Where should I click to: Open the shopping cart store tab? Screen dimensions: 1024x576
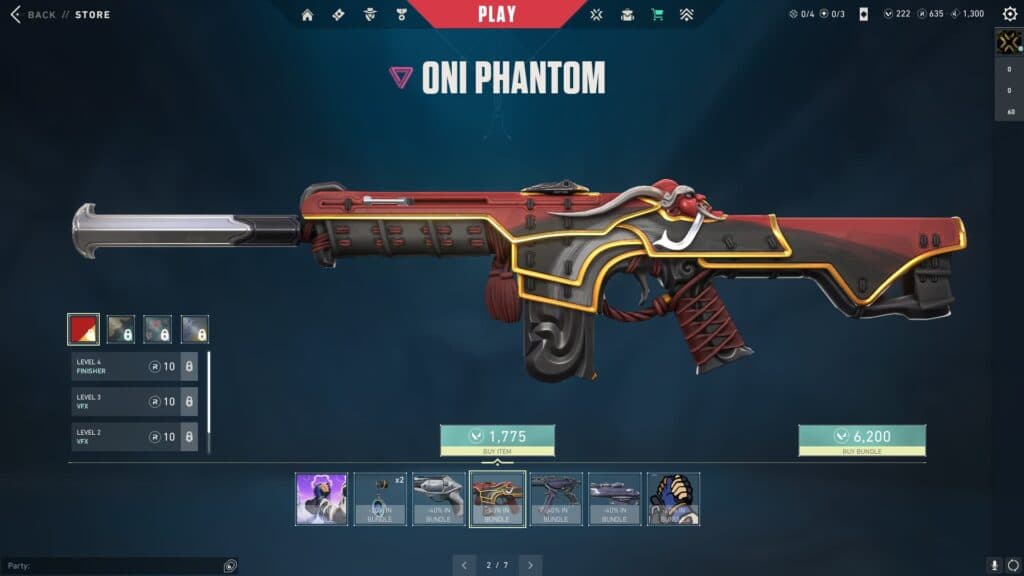pyautogui.click(x=657, y=15)
